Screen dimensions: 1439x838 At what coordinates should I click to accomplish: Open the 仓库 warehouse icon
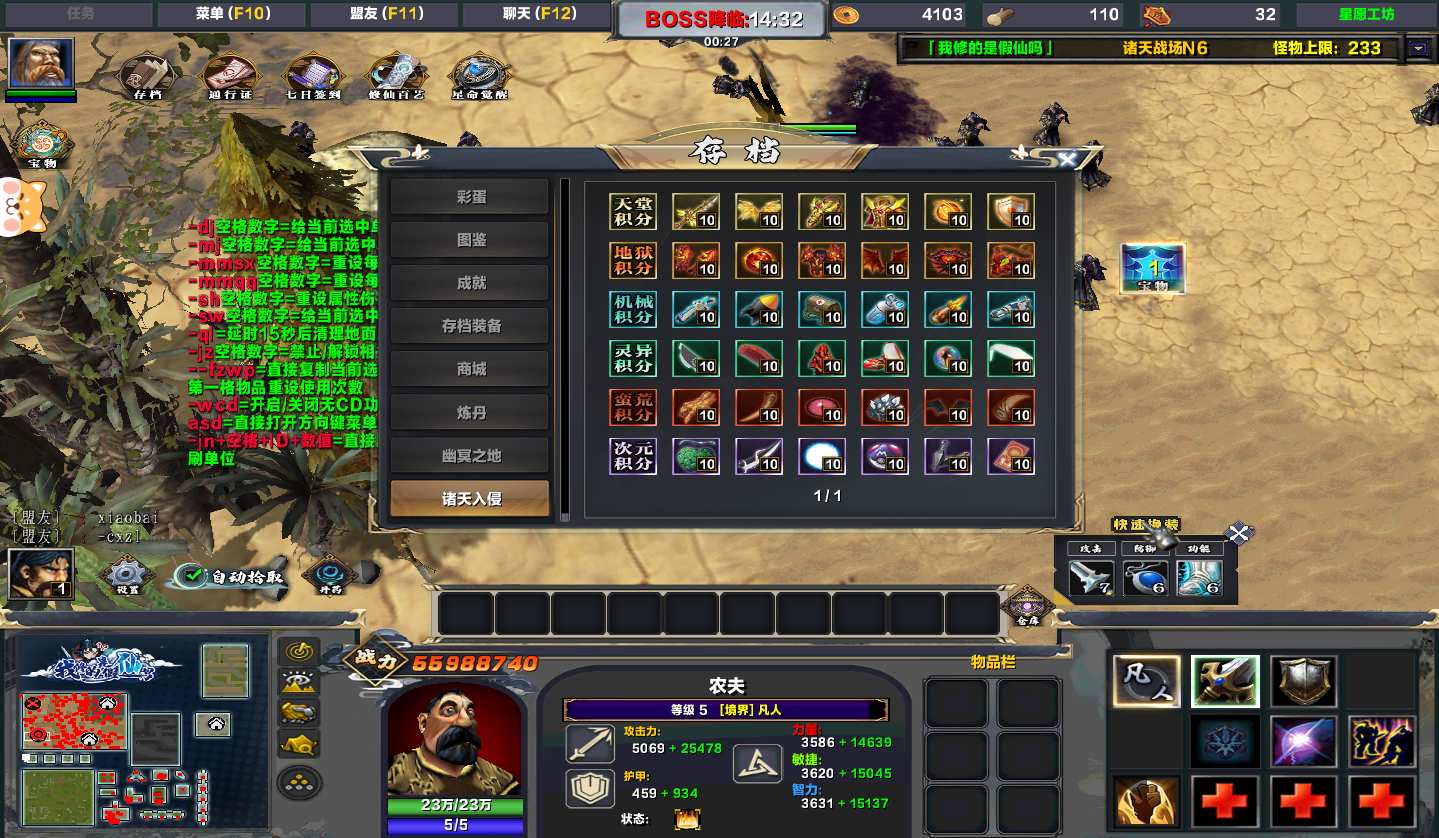click(1027, 606)
